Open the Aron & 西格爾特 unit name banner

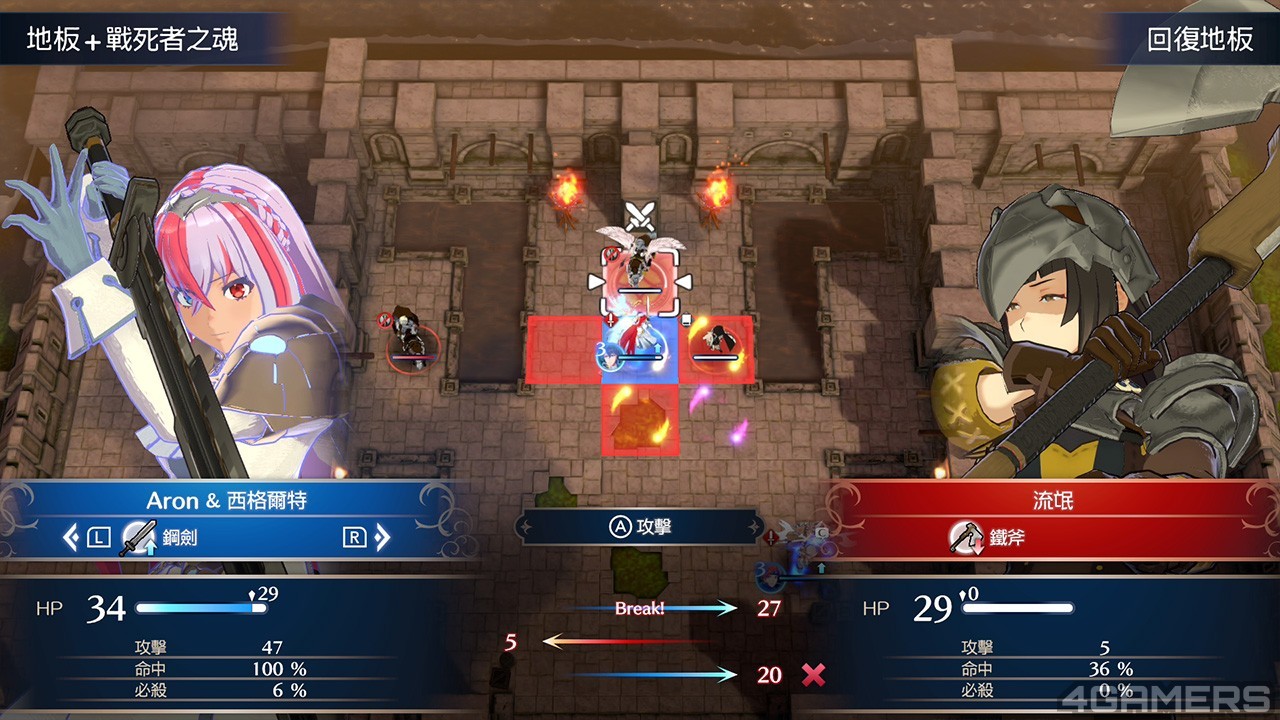pos(227,500)
